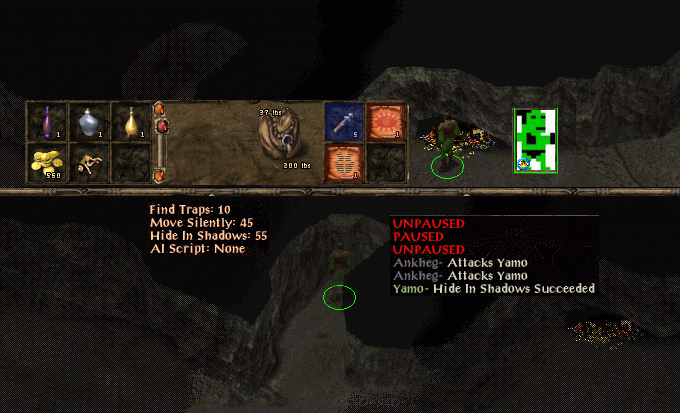Select the orange scroll with lined text
The width and height of the screenshot is (680, 413).
click(344, 162)
